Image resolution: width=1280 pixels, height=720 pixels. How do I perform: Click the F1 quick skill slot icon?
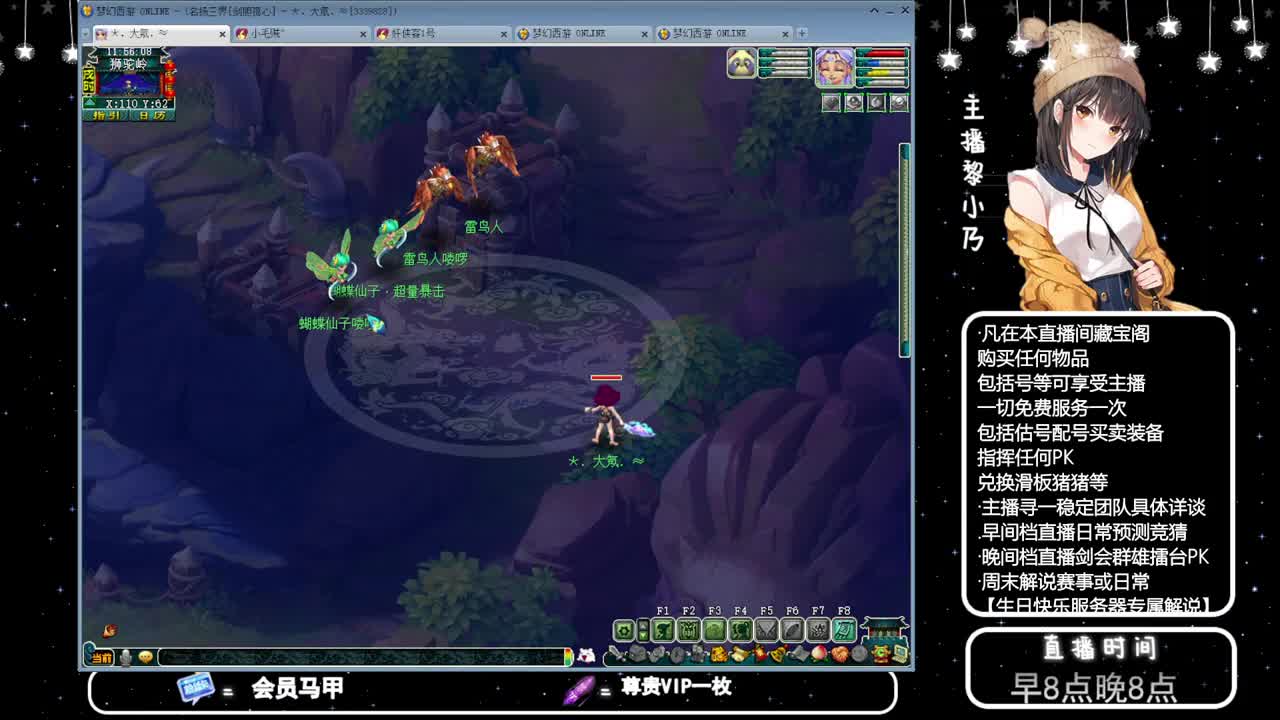663,631
